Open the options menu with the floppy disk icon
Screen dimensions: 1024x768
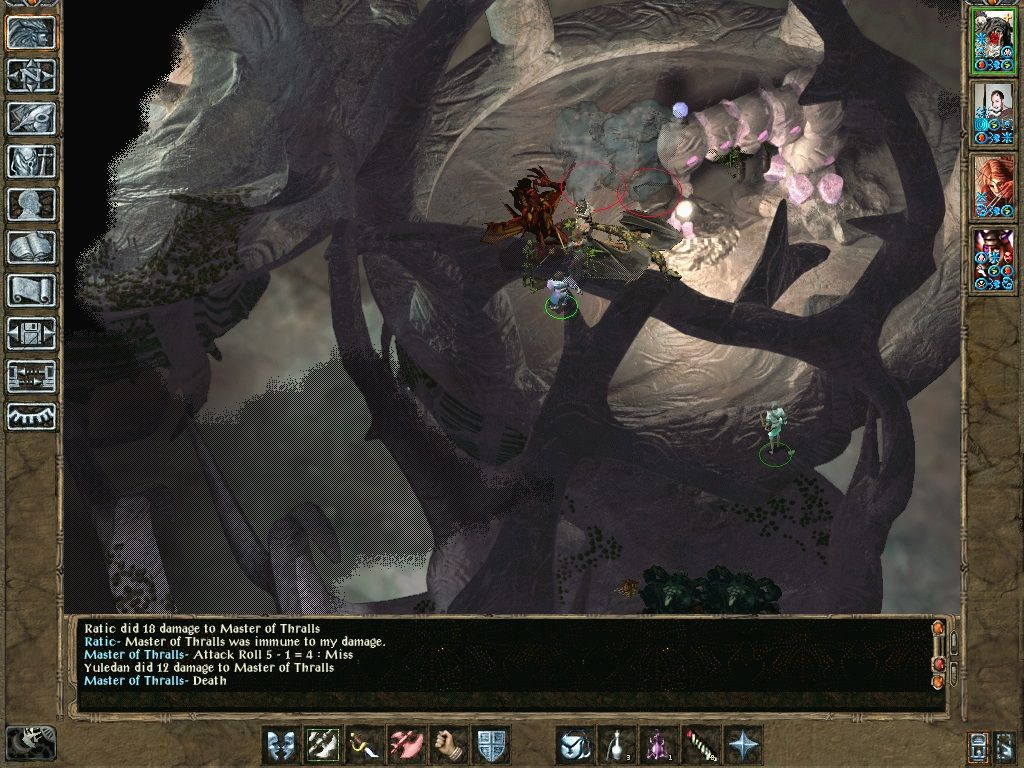coord(31,333)
